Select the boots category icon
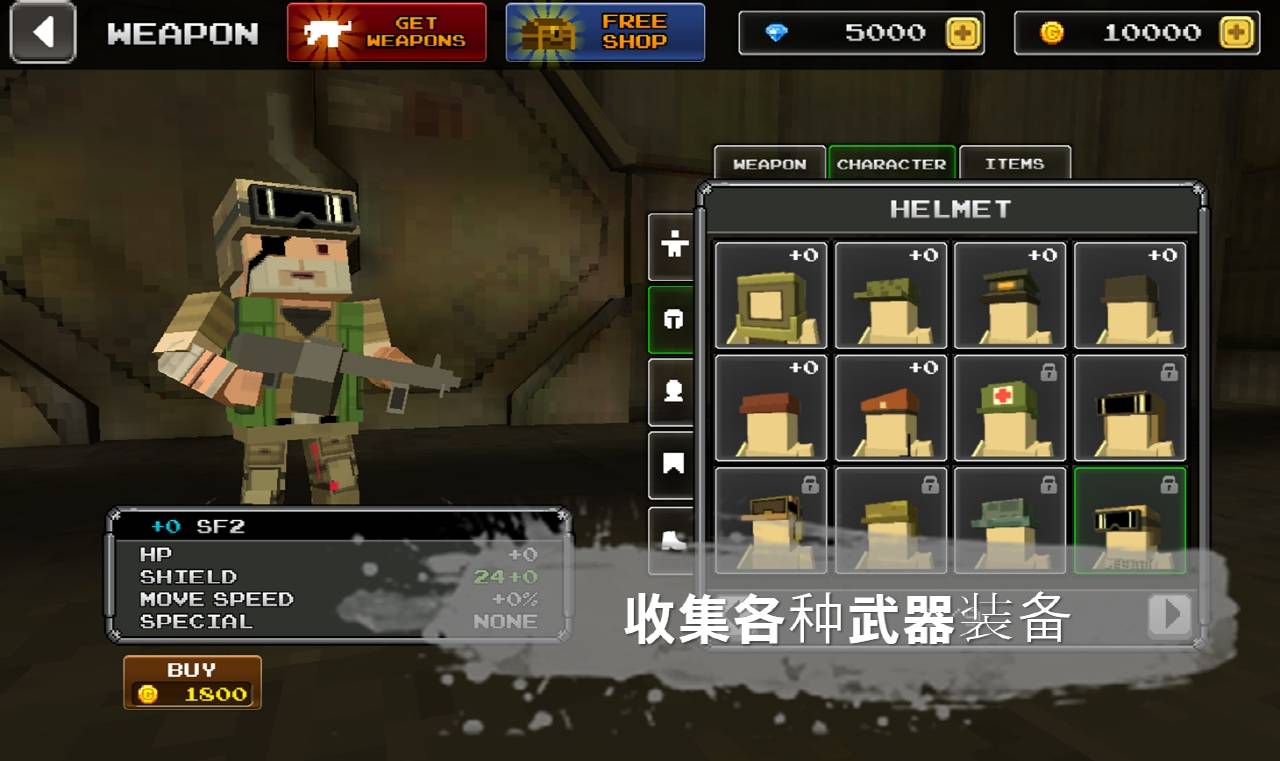The width and height of the screenshot is (1280, 761). tap(671, 540)
